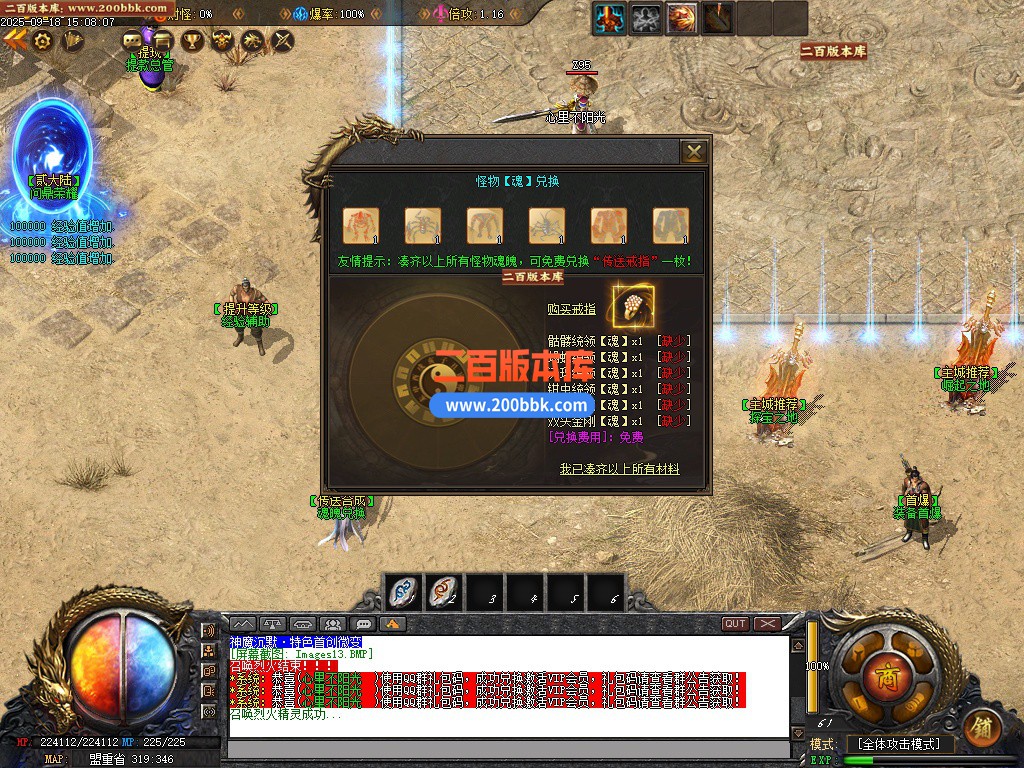The image size is (1024, 768).
Task: Open the speech bubble icon in top bar
Action: pos(132,41)
